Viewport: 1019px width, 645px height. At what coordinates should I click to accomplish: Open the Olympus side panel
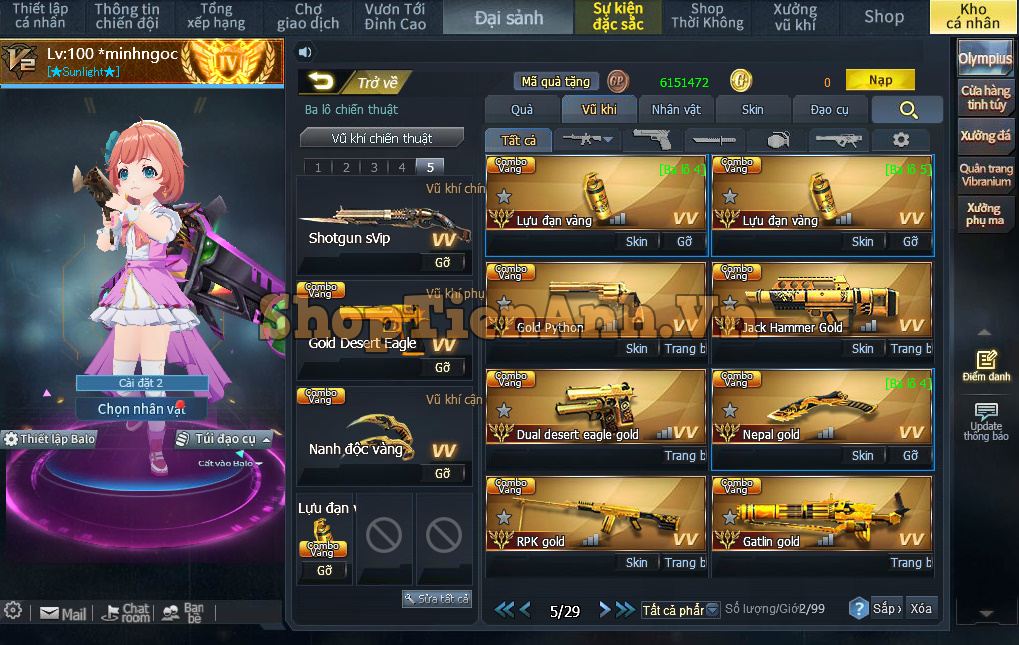(985, 59)
